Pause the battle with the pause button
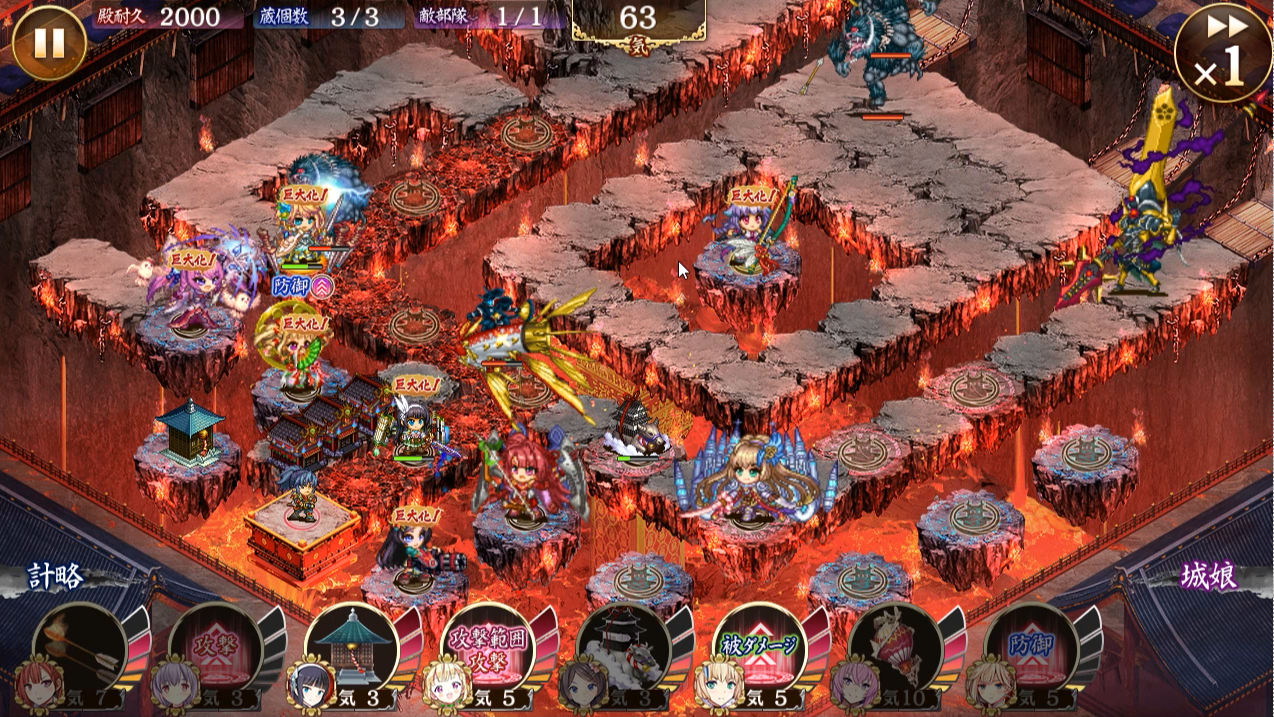The image size is (1274, 717). point(49,43)
